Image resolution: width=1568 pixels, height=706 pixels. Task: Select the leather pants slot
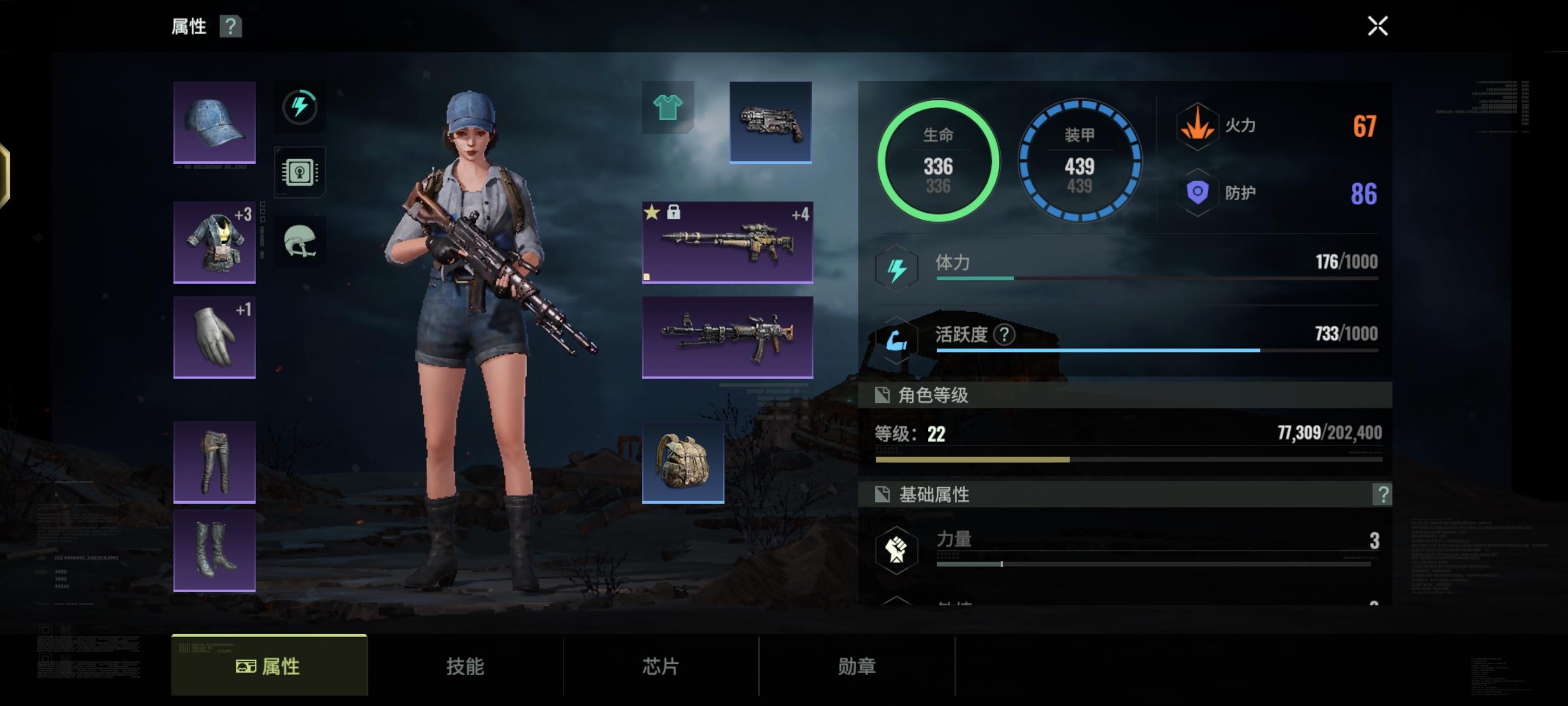214,462
